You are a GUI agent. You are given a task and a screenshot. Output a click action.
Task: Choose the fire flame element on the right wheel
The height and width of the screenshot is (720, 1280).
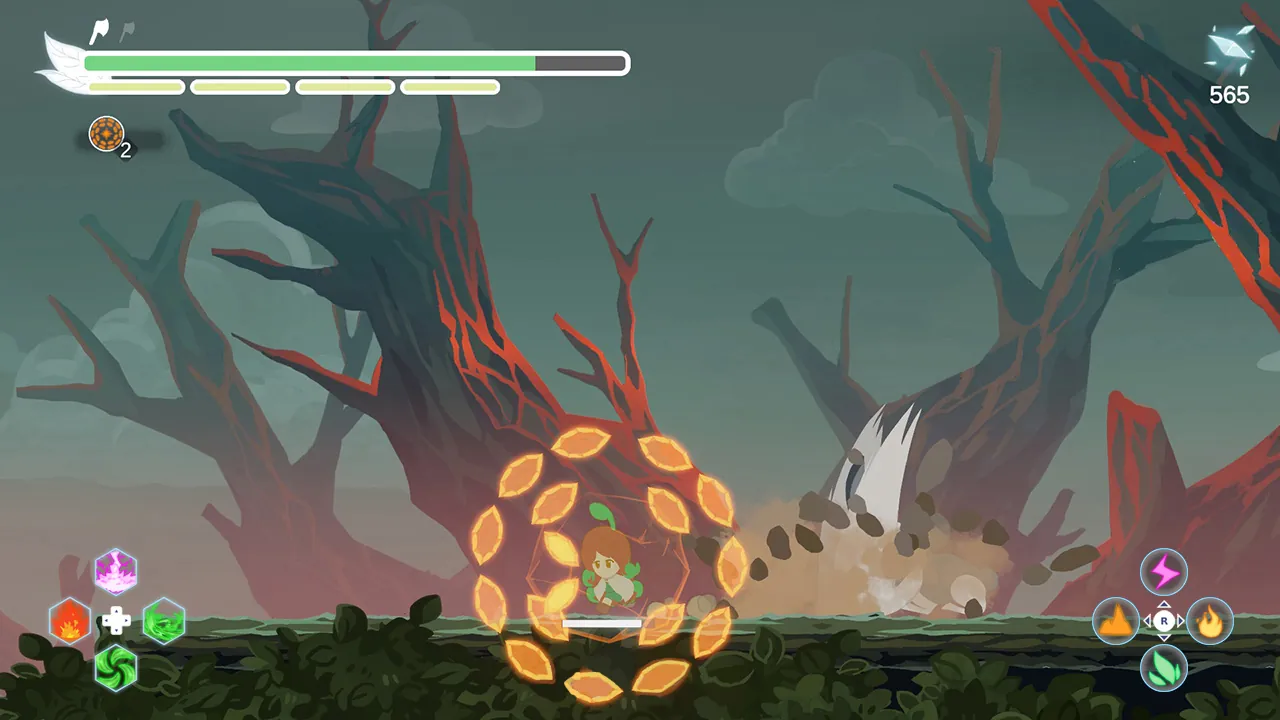tap(1211, 621)
